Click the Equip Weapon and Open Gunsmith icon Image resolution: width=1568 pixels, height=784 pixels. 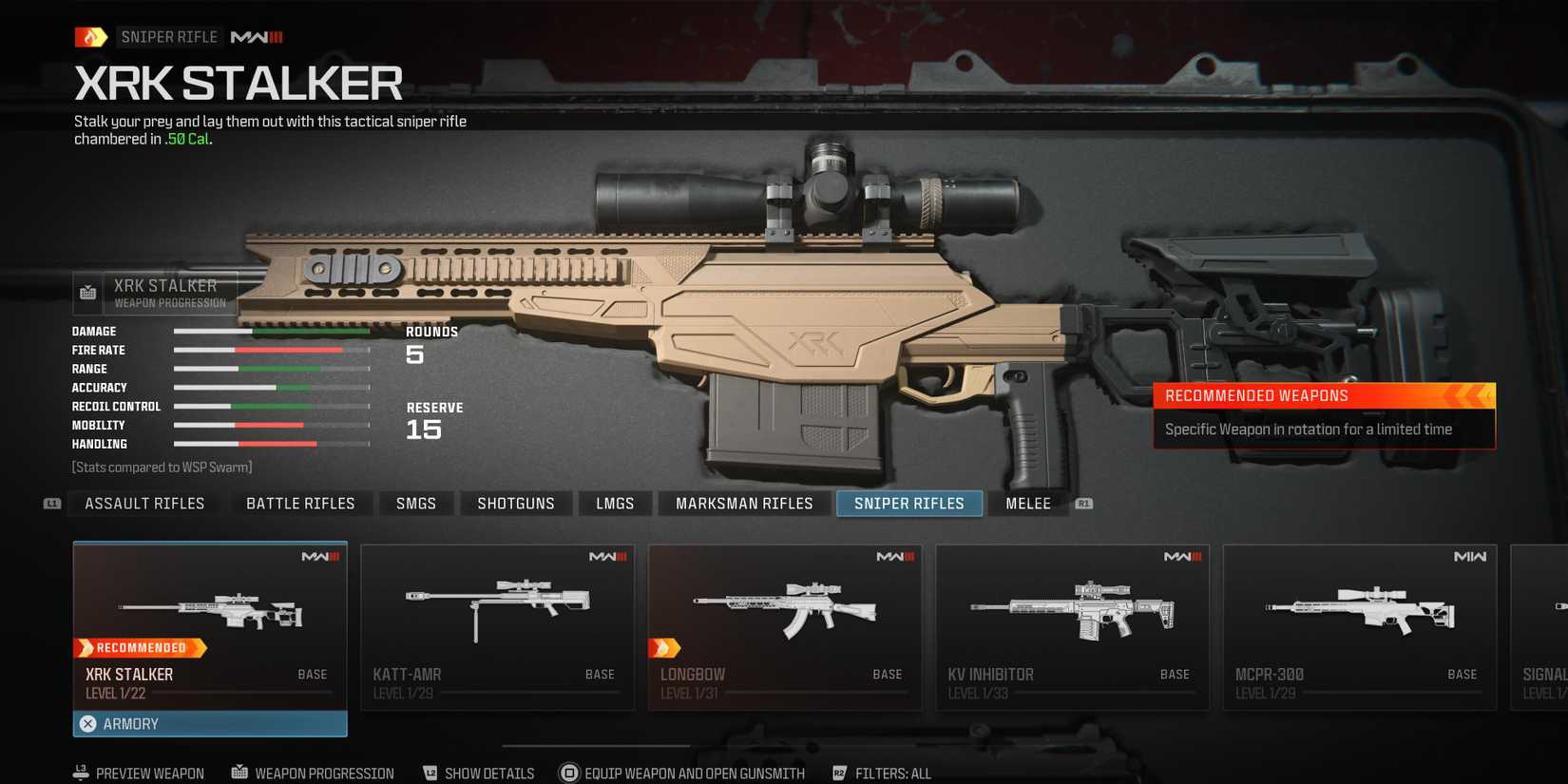pyautogui.click(x=570, y=773)
